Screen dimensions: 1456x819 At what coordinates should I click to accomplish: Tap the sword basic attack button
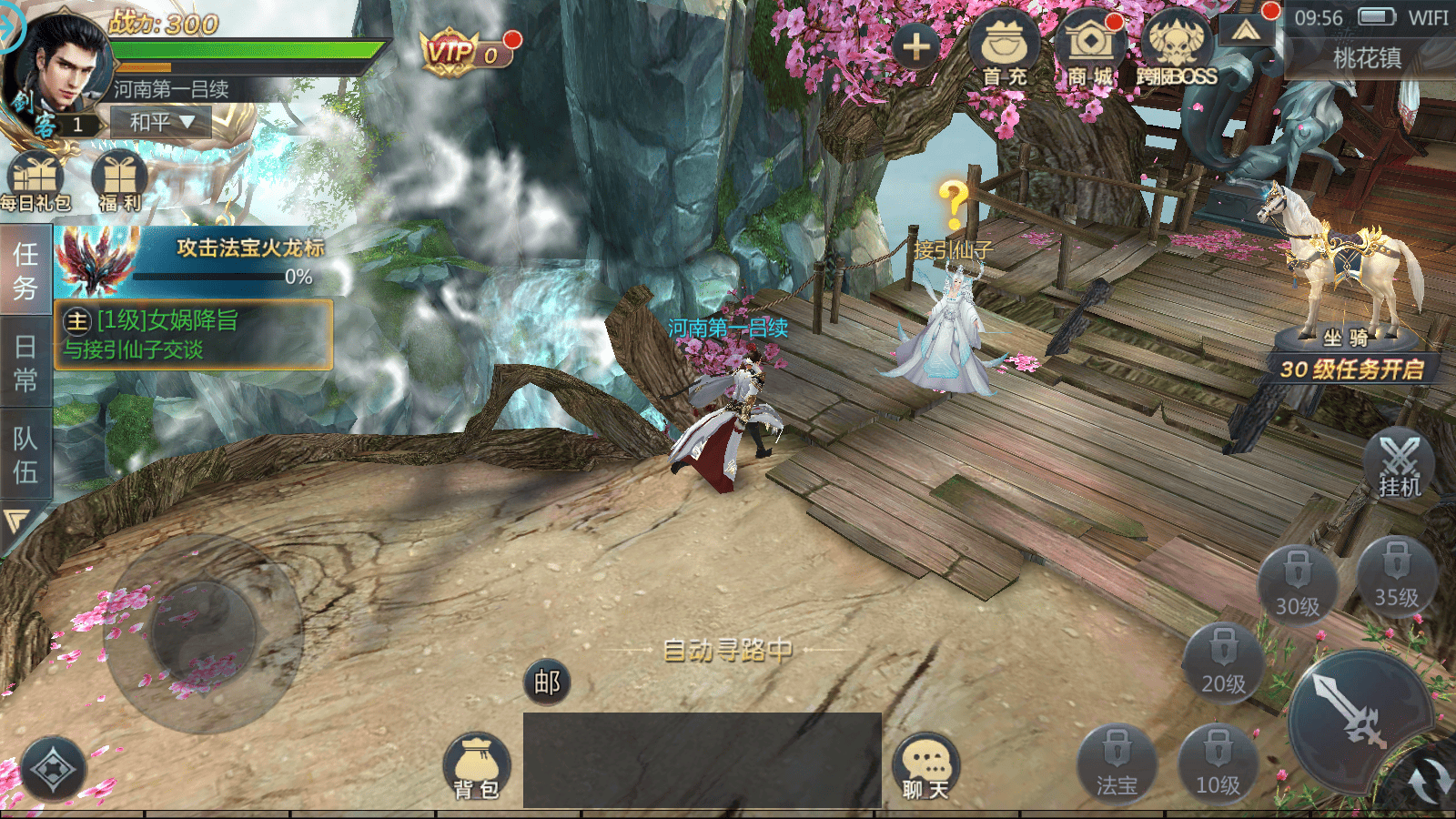[1353, 715]
